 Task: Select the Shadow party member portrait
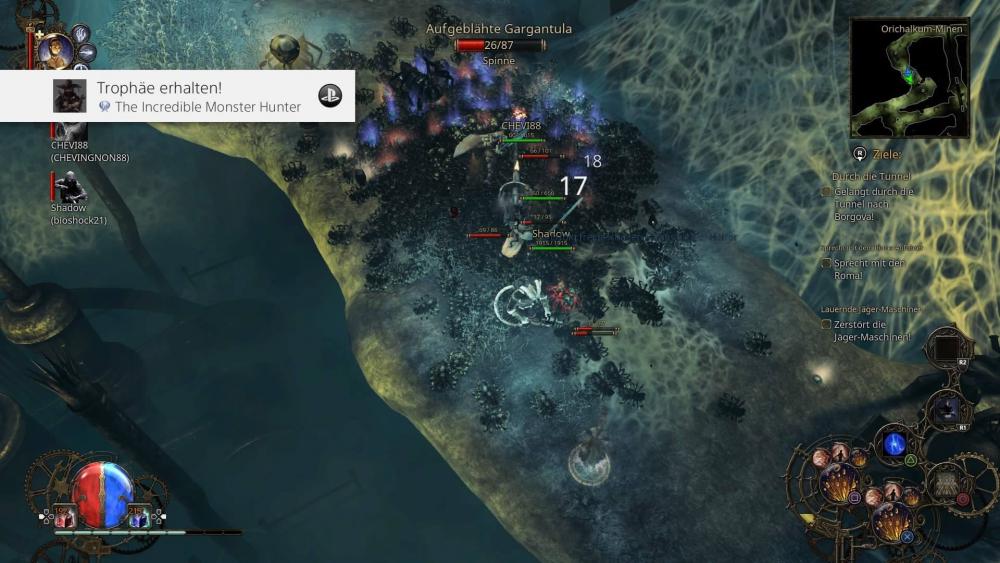point(69,188)
